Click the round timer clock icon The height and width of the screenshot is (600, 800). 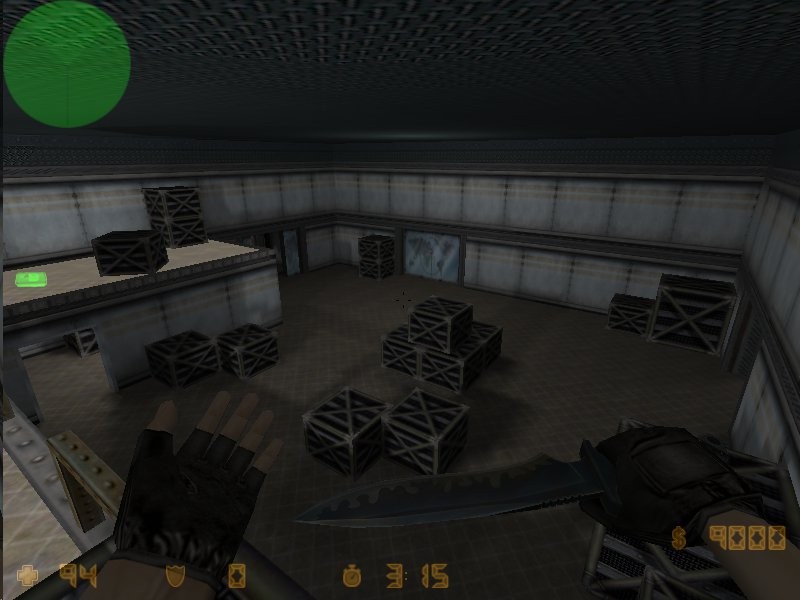click(x=351, y=575)
